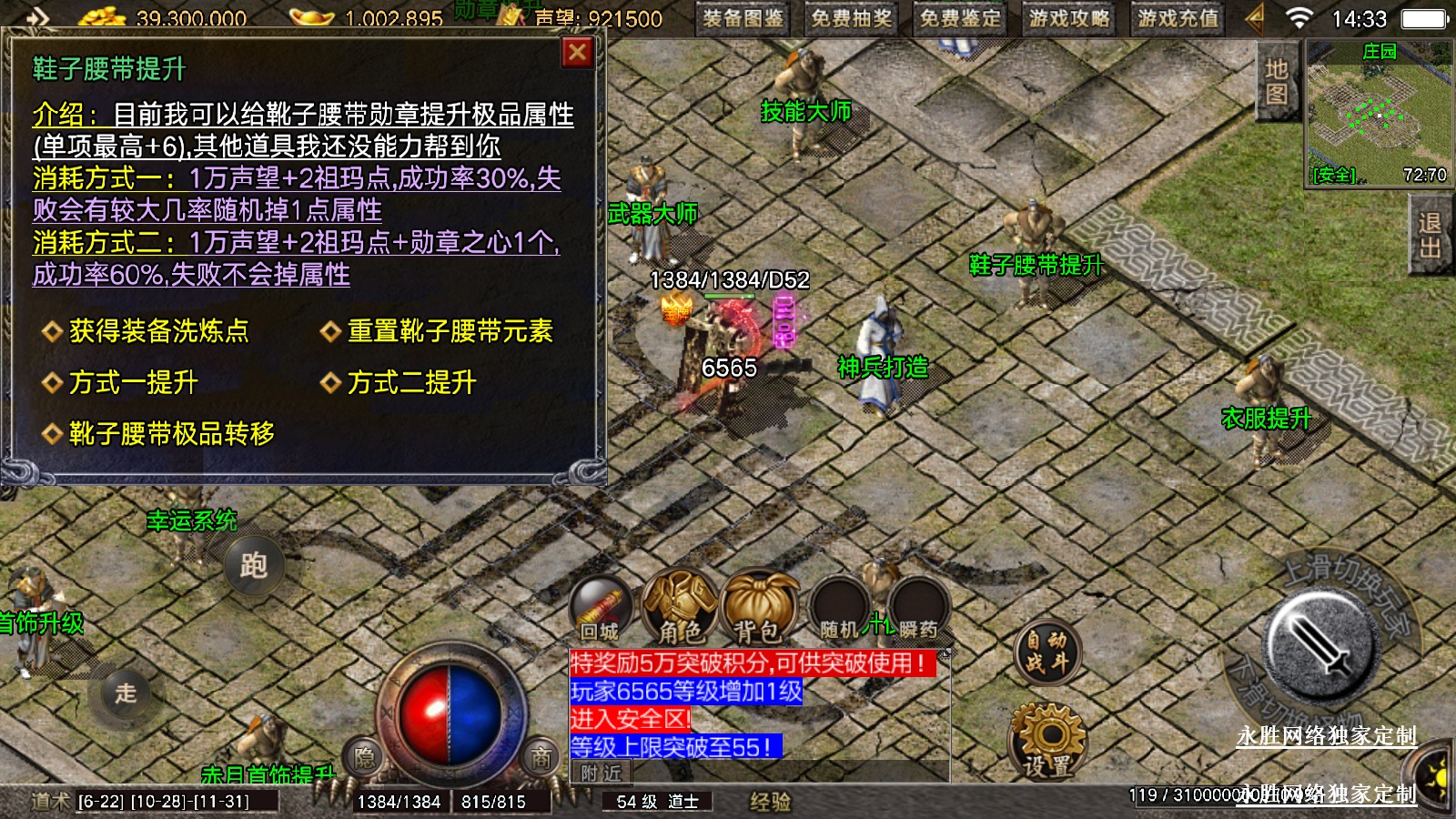Choose 获得装备洗炼点 option
1456x819 pixels.
click(x=158, y=331)
